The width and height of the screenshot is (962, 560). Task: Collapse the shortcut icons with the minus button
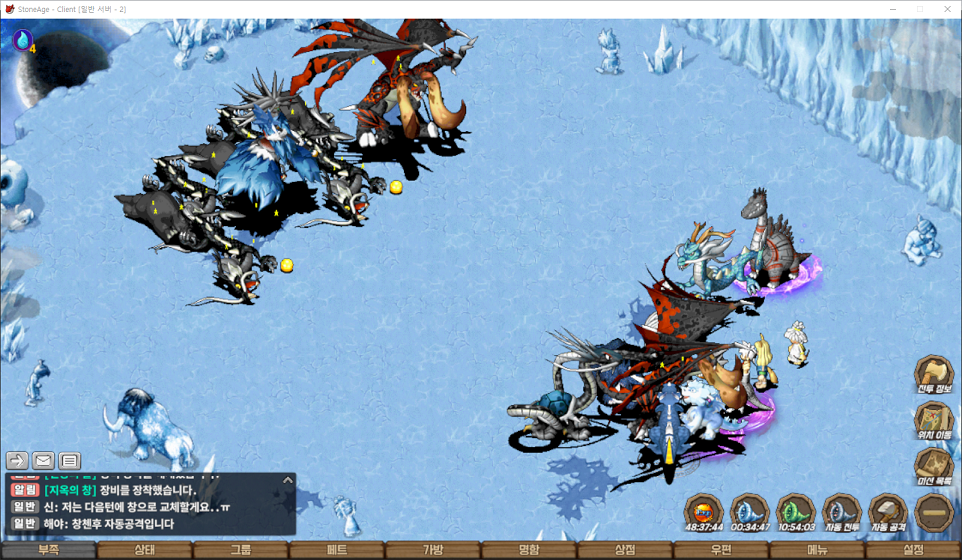(934, 511)
